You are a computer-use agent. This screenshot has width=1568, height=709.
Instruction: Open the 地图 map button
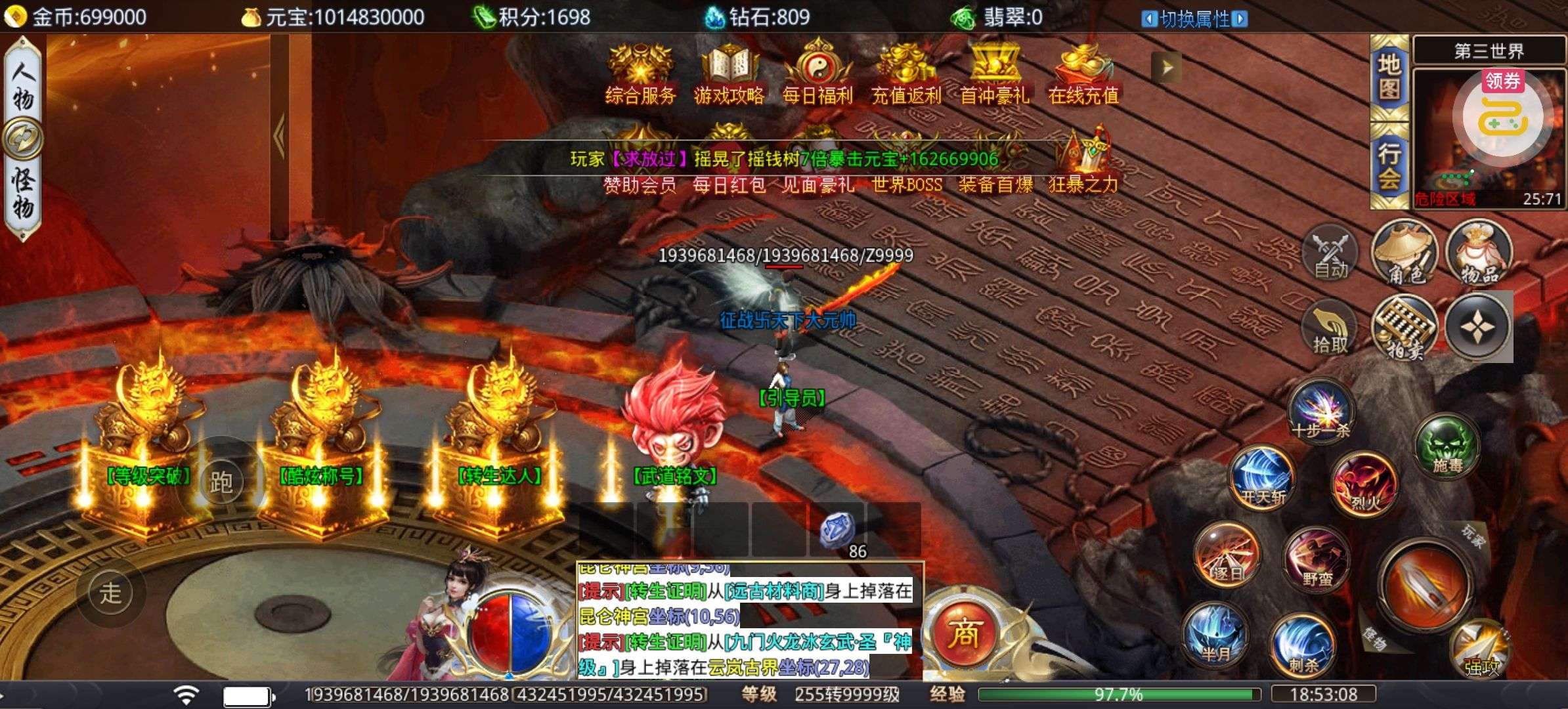pyautogui.click(x=1389, y=77)
